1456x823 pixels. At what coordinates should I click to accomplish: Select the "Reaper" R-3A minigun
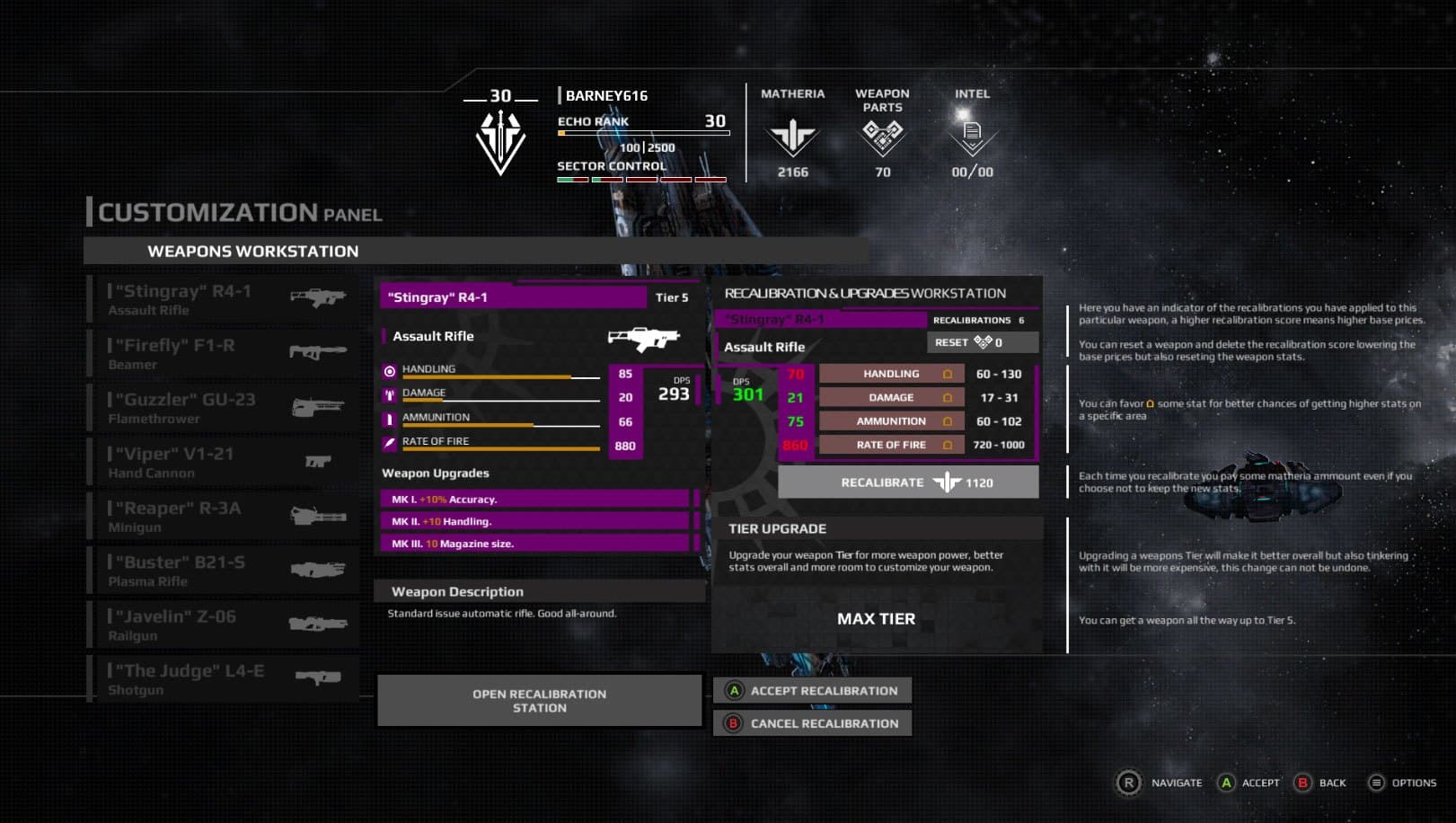225,517
